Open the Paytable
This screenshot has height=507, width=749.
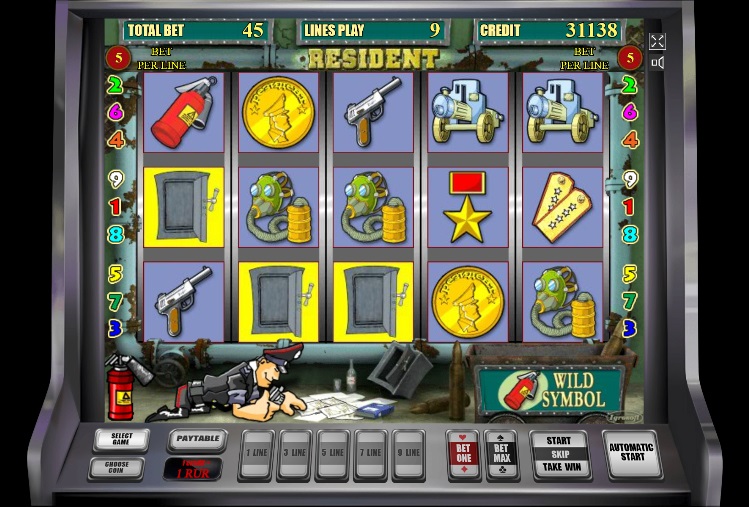click(x=197, y=439)
